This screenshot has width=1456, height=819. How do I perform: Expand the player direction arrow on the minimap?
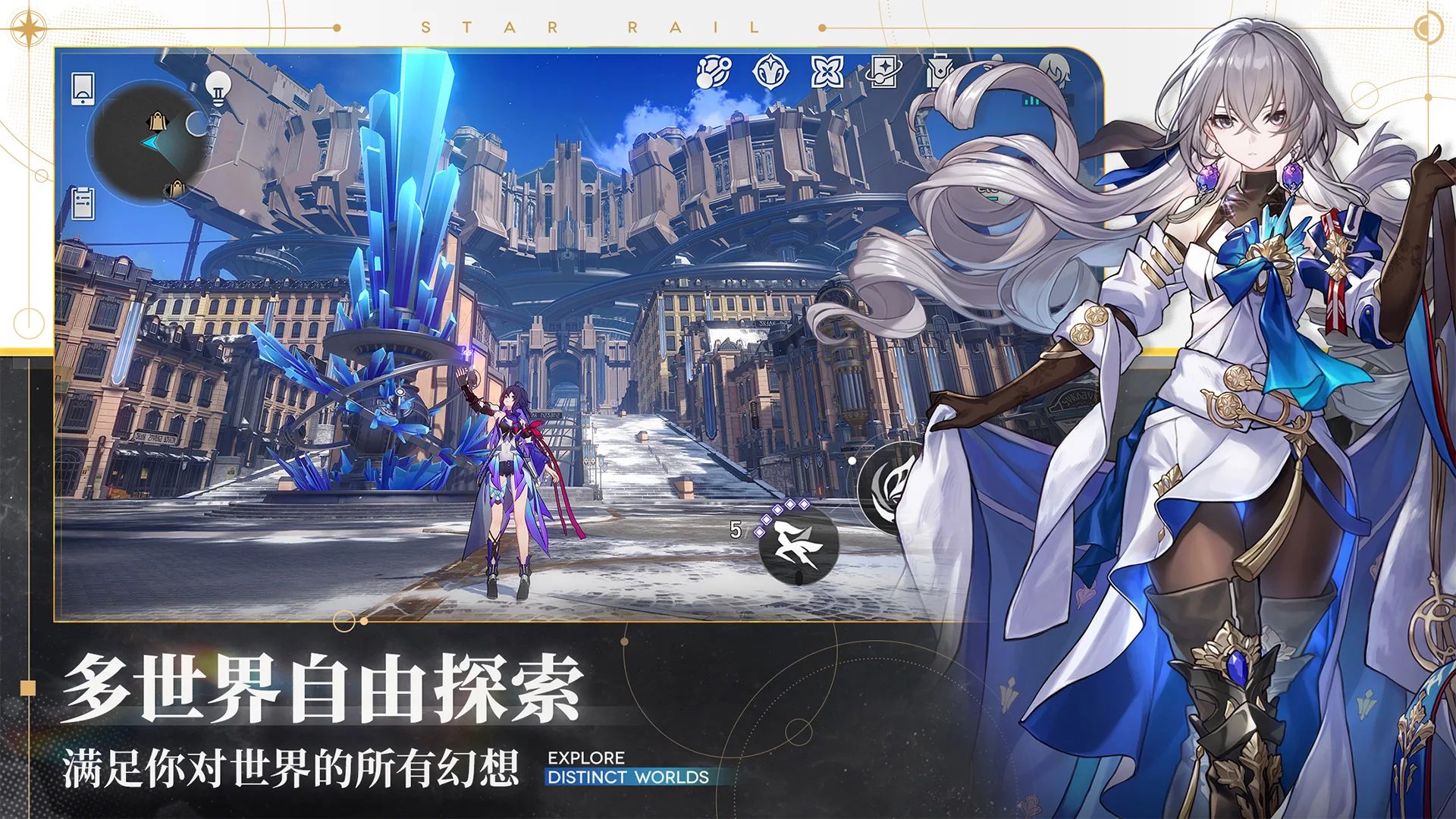pyautogui.click(x=150, y=141)
